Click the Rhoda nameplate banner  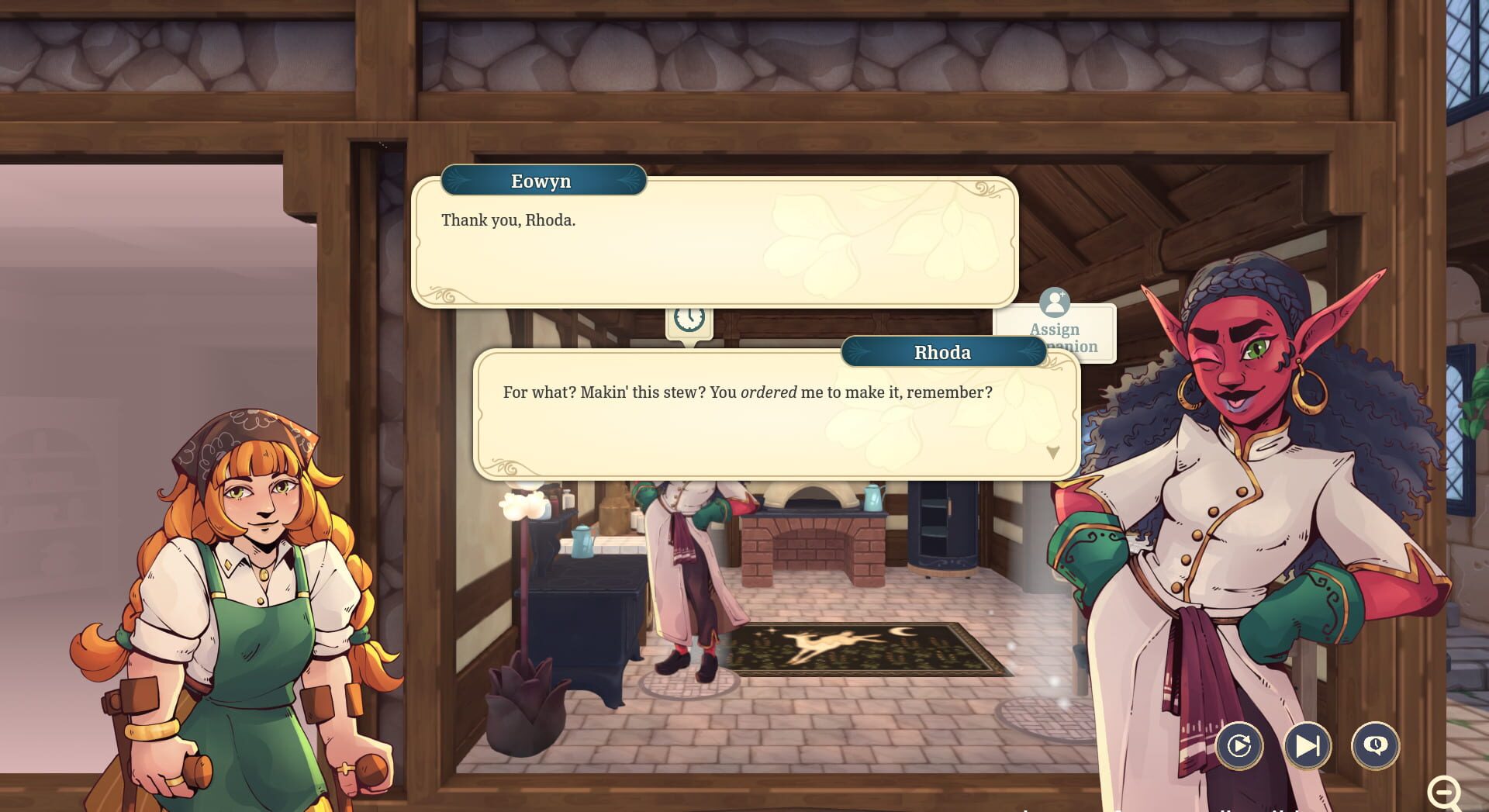tap(943, 352)
